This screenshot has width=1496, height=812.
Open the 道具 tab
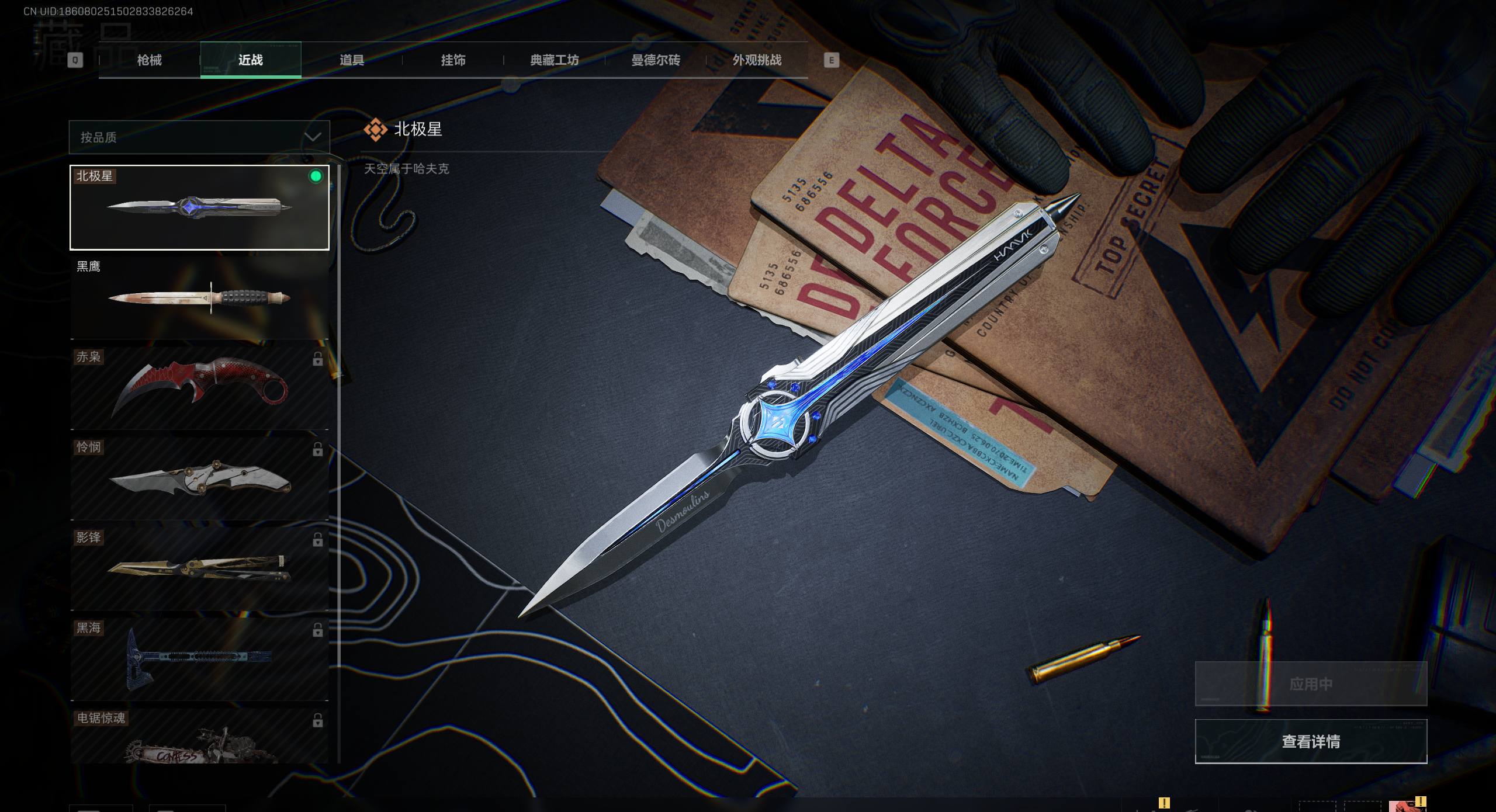352,60
